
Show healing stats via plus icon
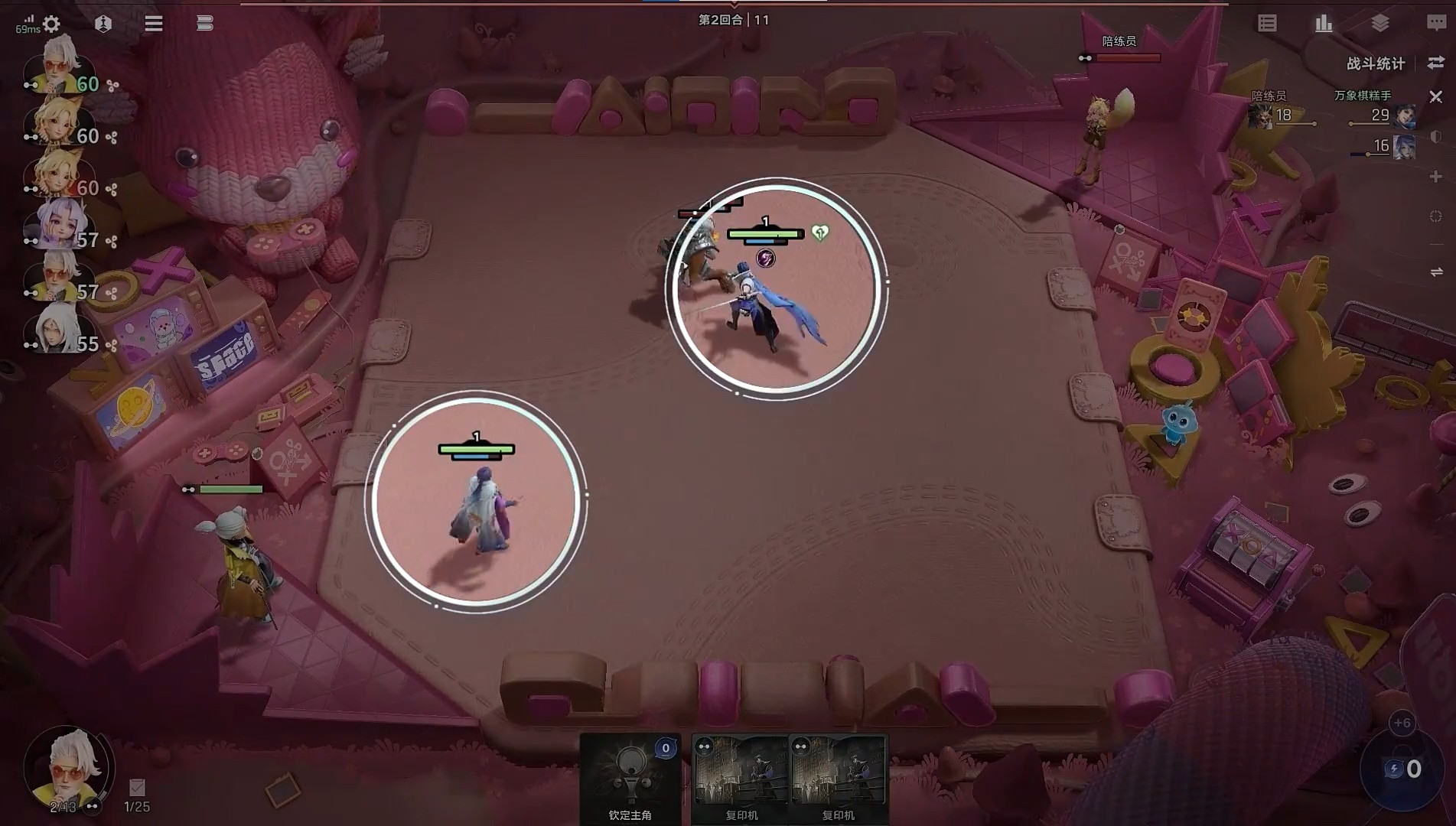click(1436, 177)
